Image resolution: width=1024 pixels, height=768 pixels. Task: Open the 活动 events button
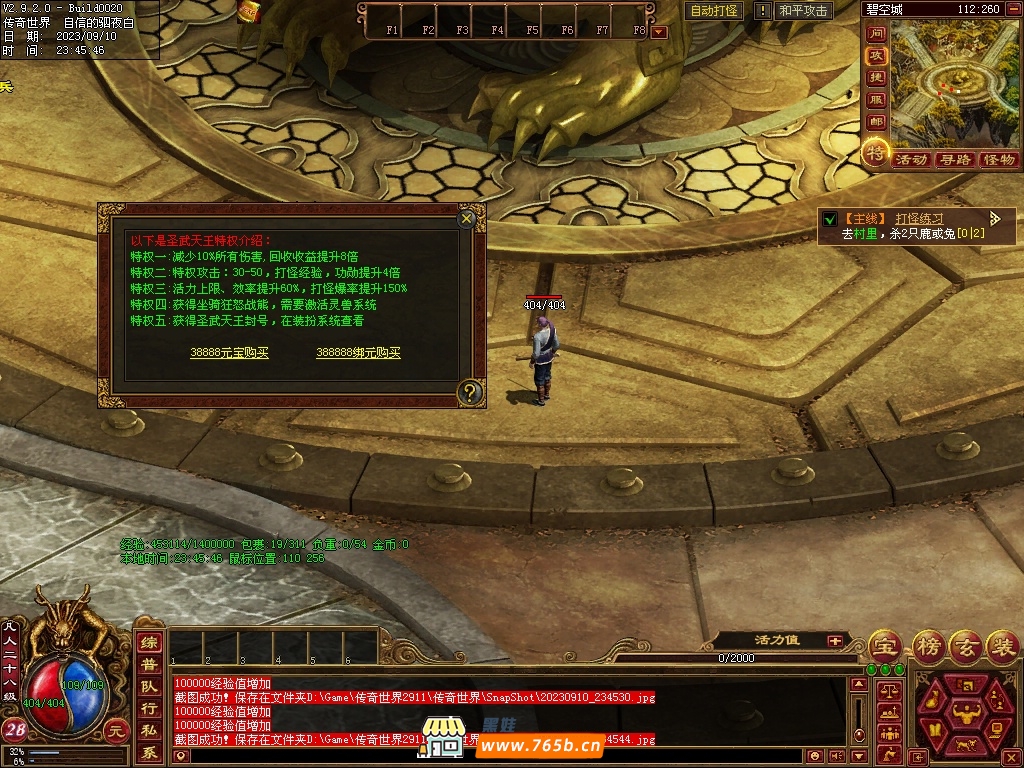911,159
